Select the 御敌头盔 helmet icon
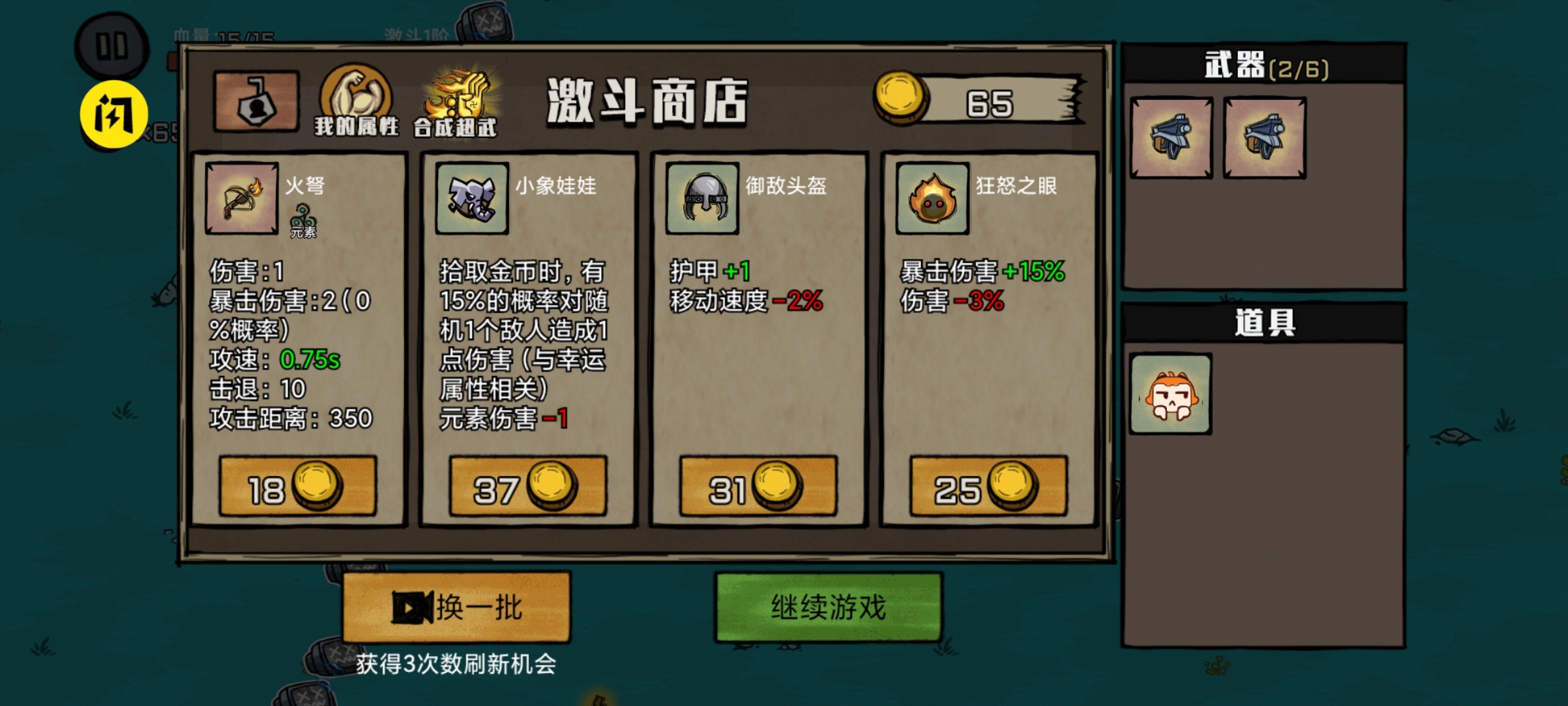This screenshot has height=706, width=1568. [701, 198]
